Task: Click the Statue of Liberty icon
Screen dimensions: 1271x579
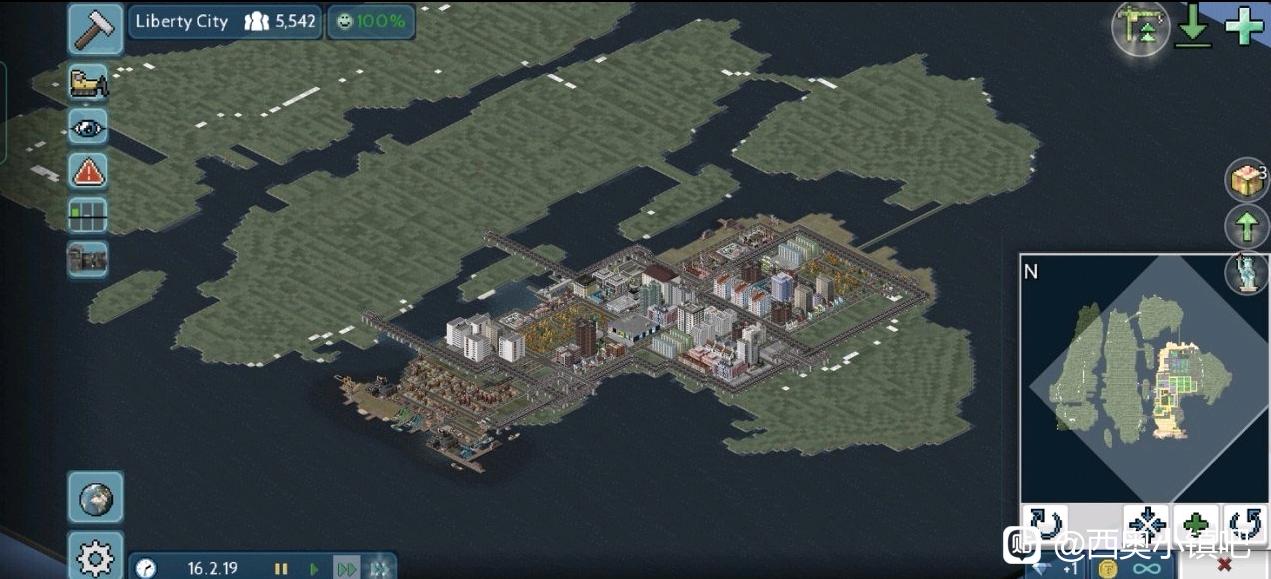Action: point(1247,271)
